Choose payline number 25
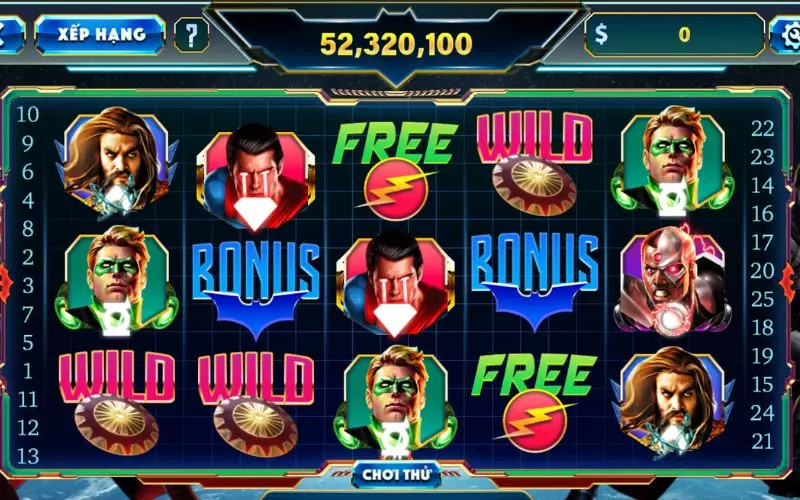Image resolution: width=800 pixels, height=500 pixels. [763, 298]
